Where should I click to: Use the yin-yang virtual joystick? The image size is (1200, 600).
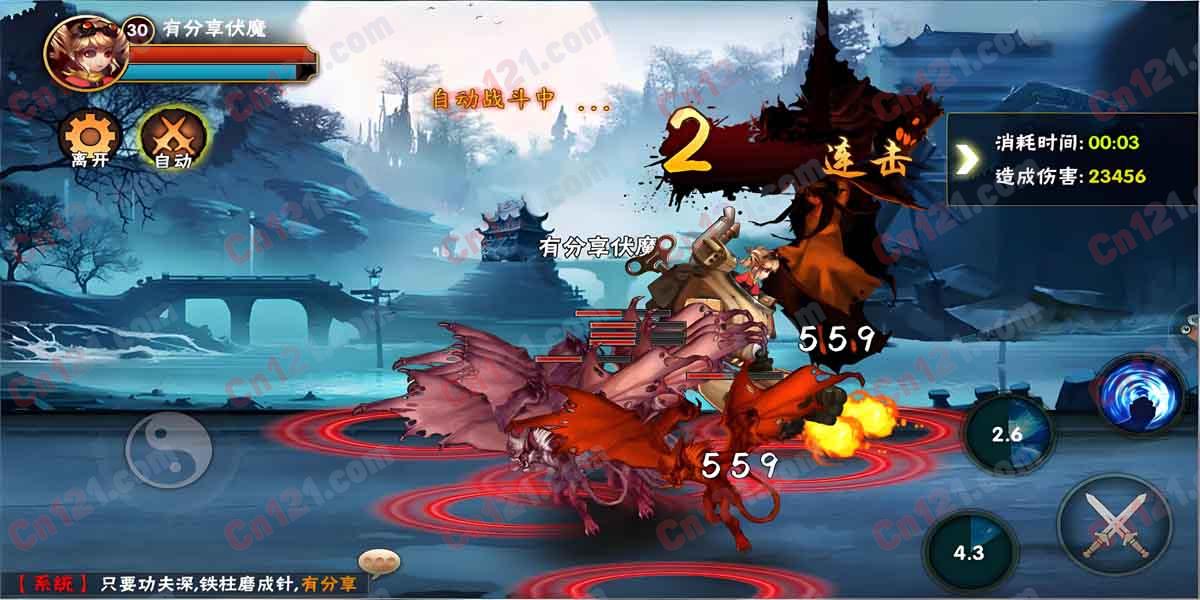[168, 450]
